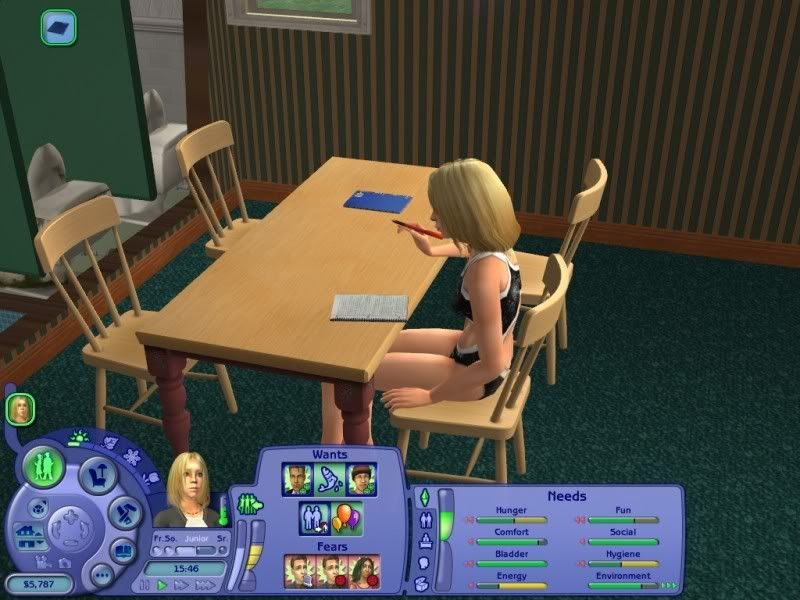Open Build mode with hammer and saw

(123, 514)
